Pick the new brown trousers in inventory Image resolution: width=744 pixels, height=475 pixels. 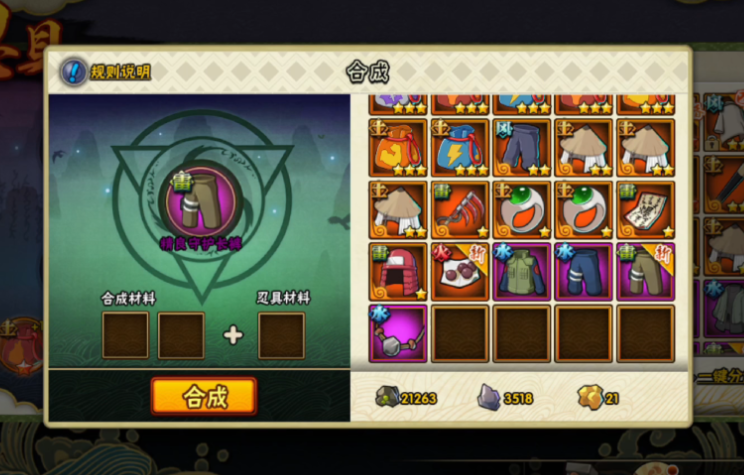coord(645,272)
